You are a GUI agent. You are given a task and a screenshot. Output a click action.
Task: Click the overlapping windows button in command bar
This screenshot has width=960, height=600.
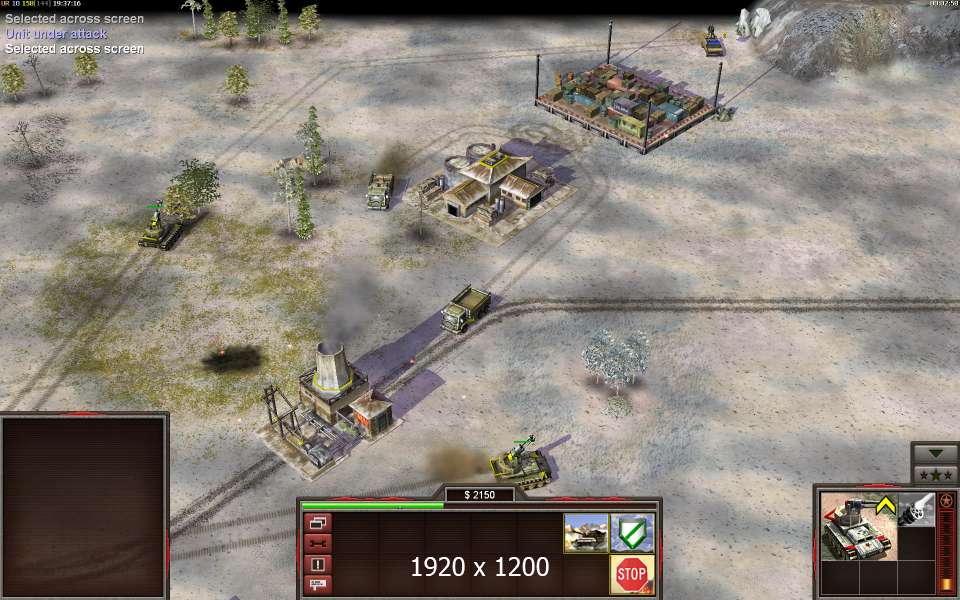(x=318, y=523)
